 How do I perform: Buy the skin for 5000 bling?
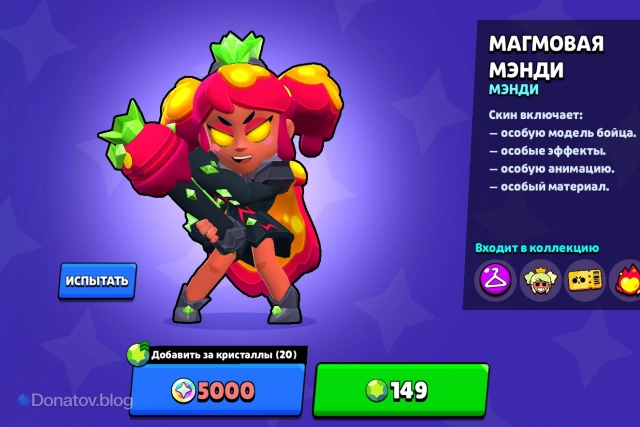(216, 390)
